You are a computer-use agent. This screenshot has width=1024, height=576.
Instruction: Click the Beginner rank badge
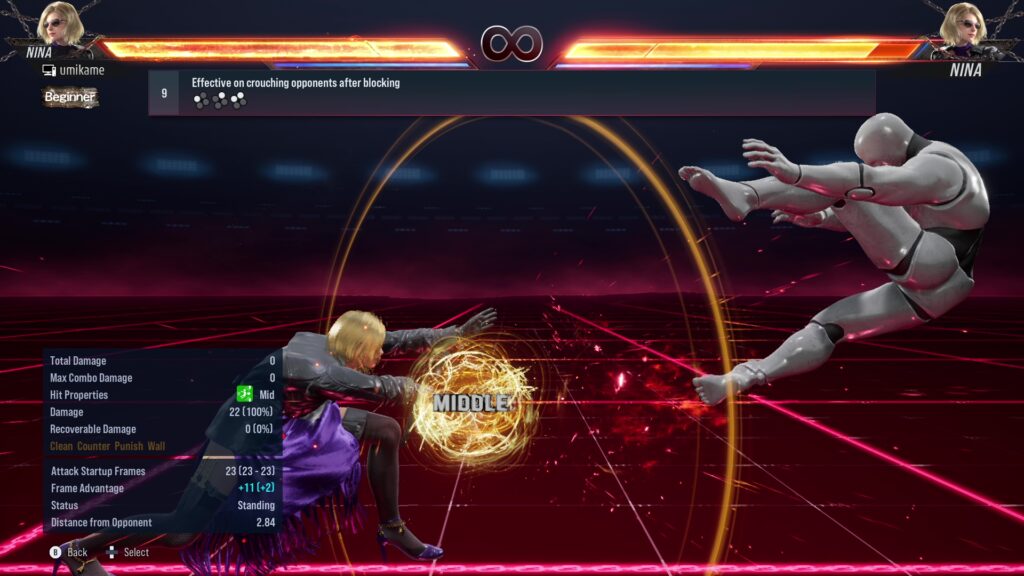70,97
